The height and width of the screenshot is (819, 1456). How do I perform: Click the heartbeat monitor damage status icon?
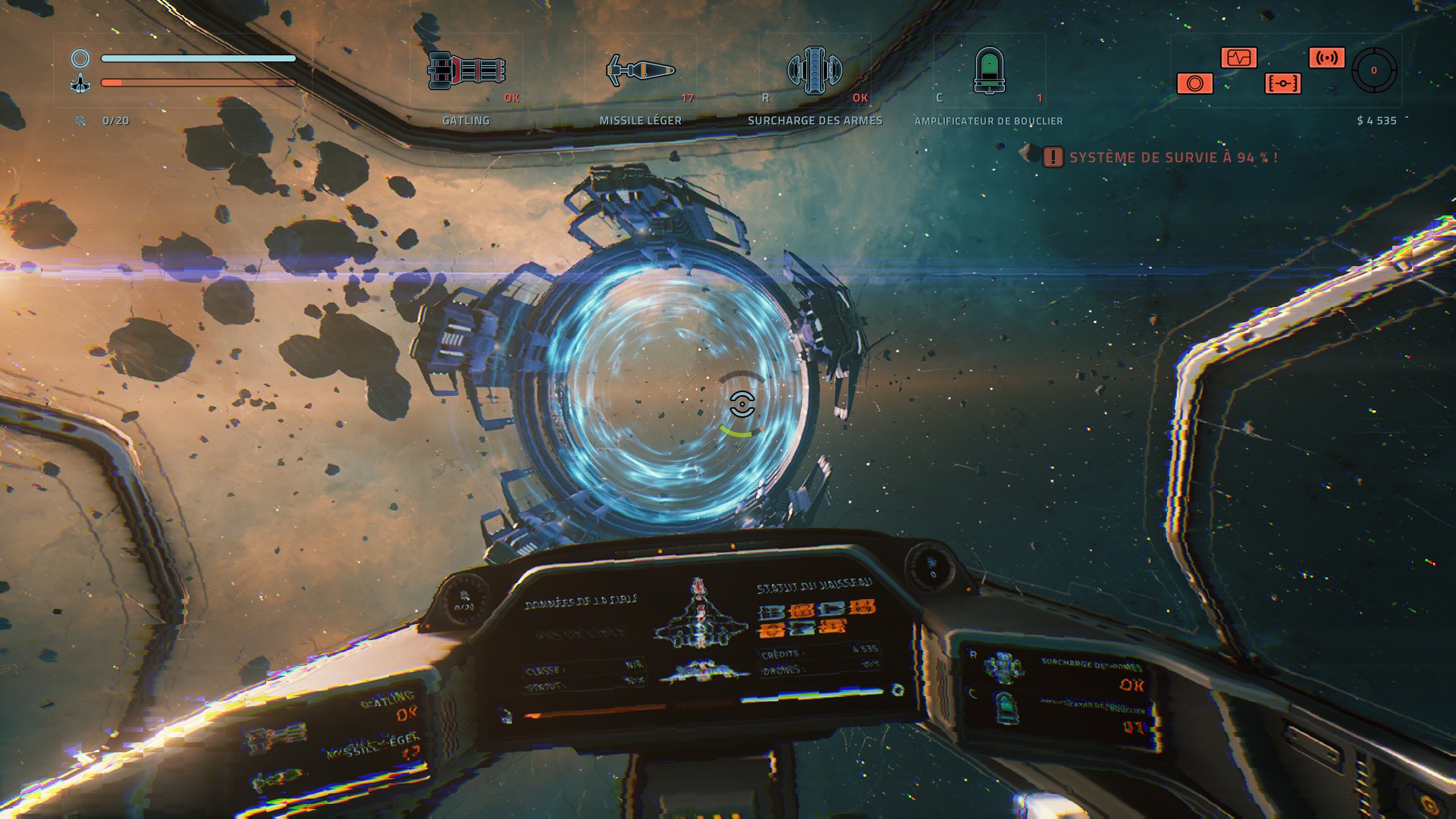[1238, 58]
